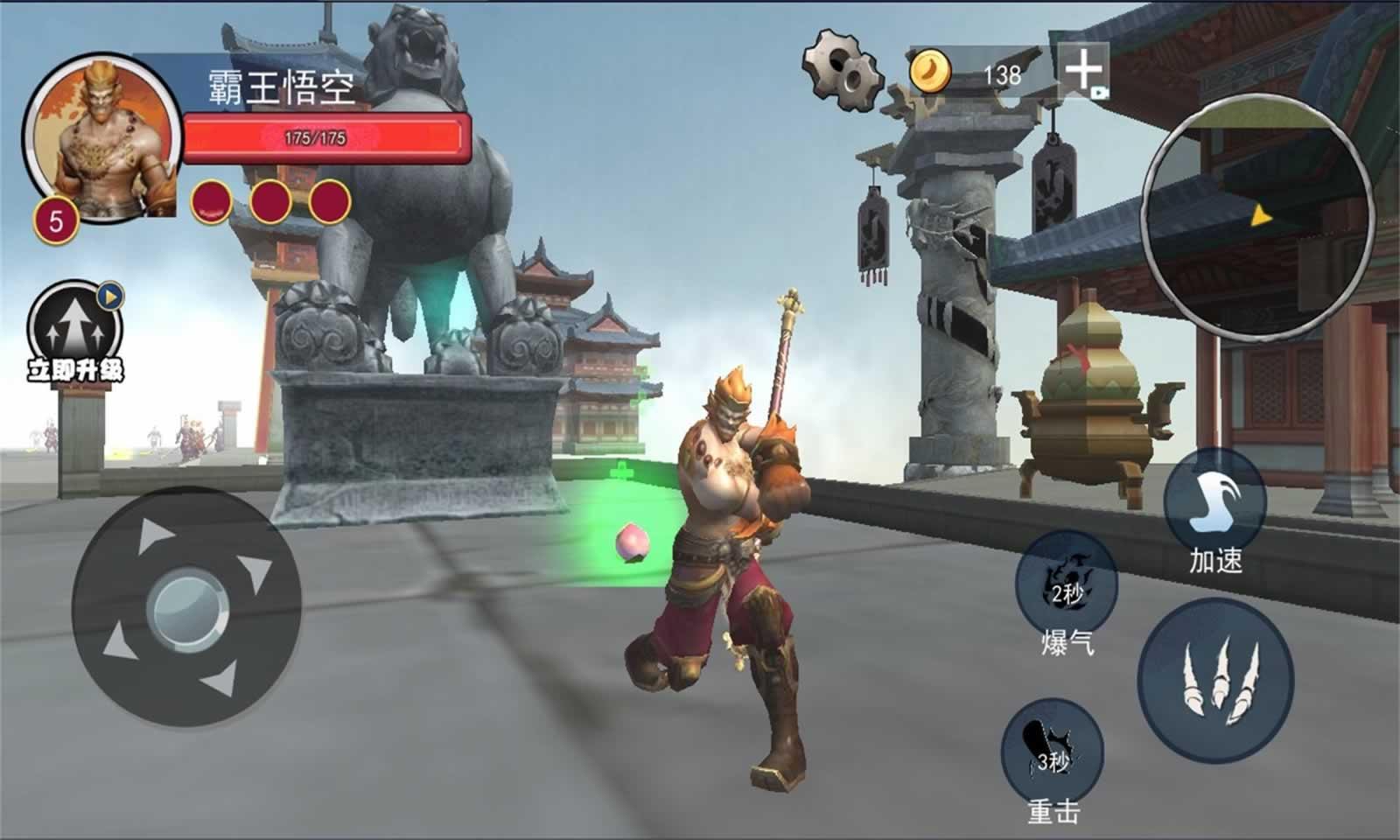1400x840 pixels.
Task: Activate the 加速 speed boost skill
Action: 1215,501
